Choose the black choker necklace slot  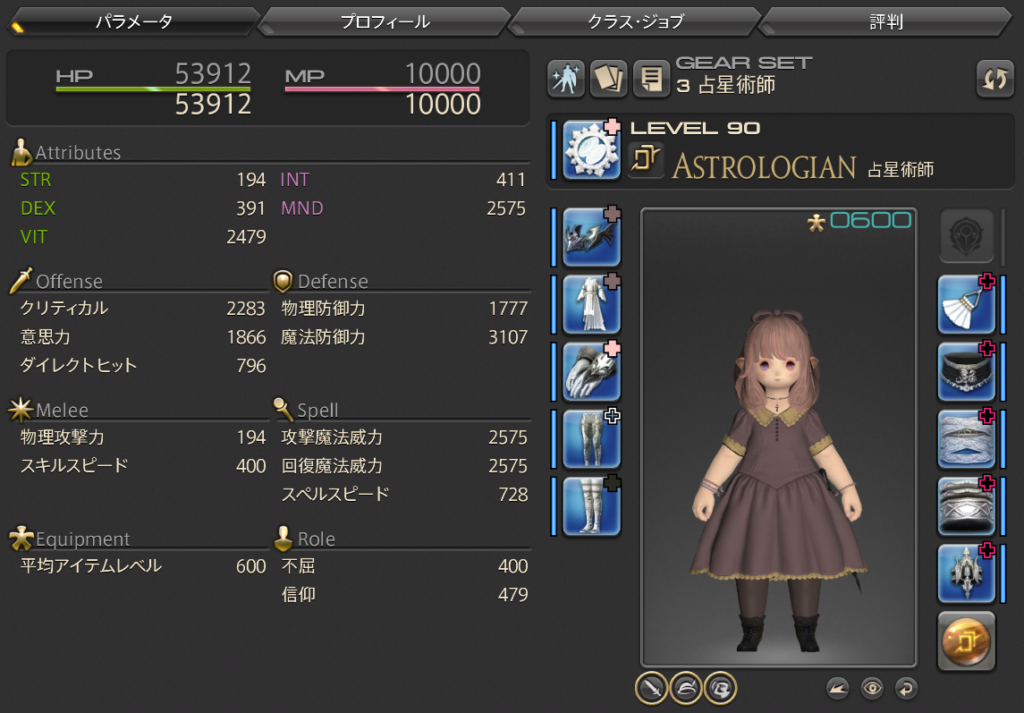966,371
